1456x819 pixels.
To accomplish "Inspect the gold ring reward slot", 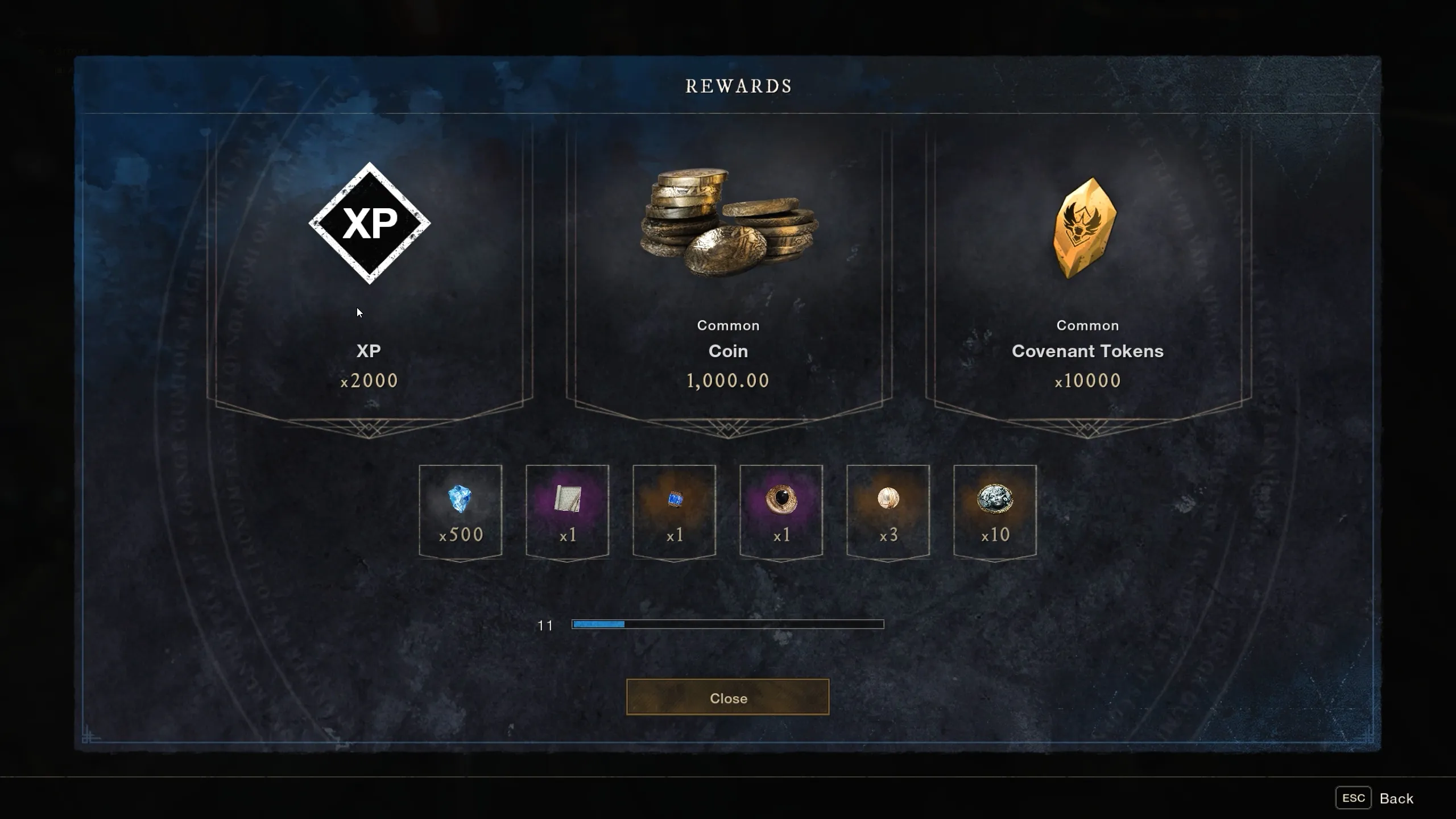I will pos(781,511).
